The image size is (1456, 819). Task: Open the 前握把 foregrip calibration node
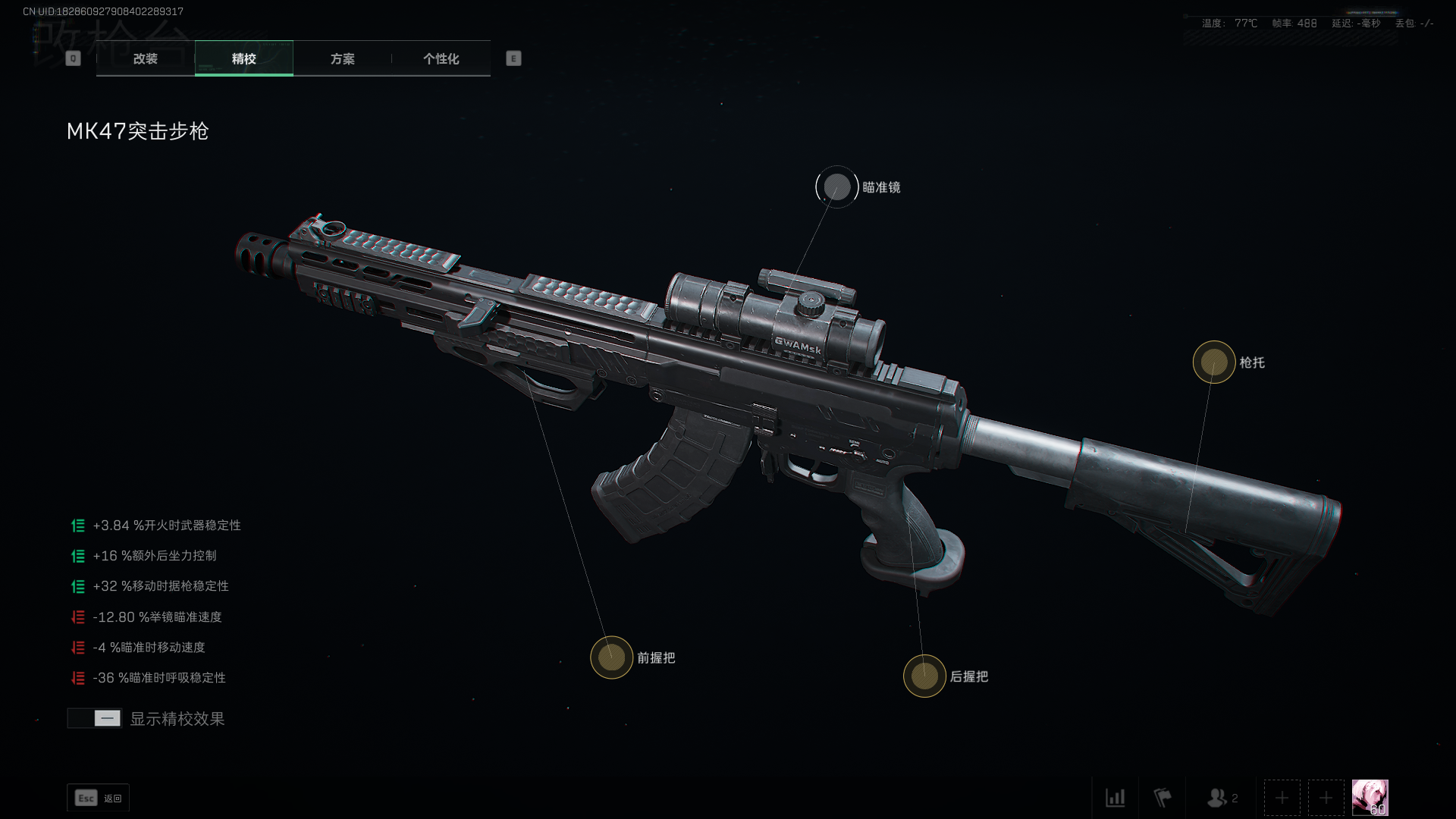pos(612,657)
